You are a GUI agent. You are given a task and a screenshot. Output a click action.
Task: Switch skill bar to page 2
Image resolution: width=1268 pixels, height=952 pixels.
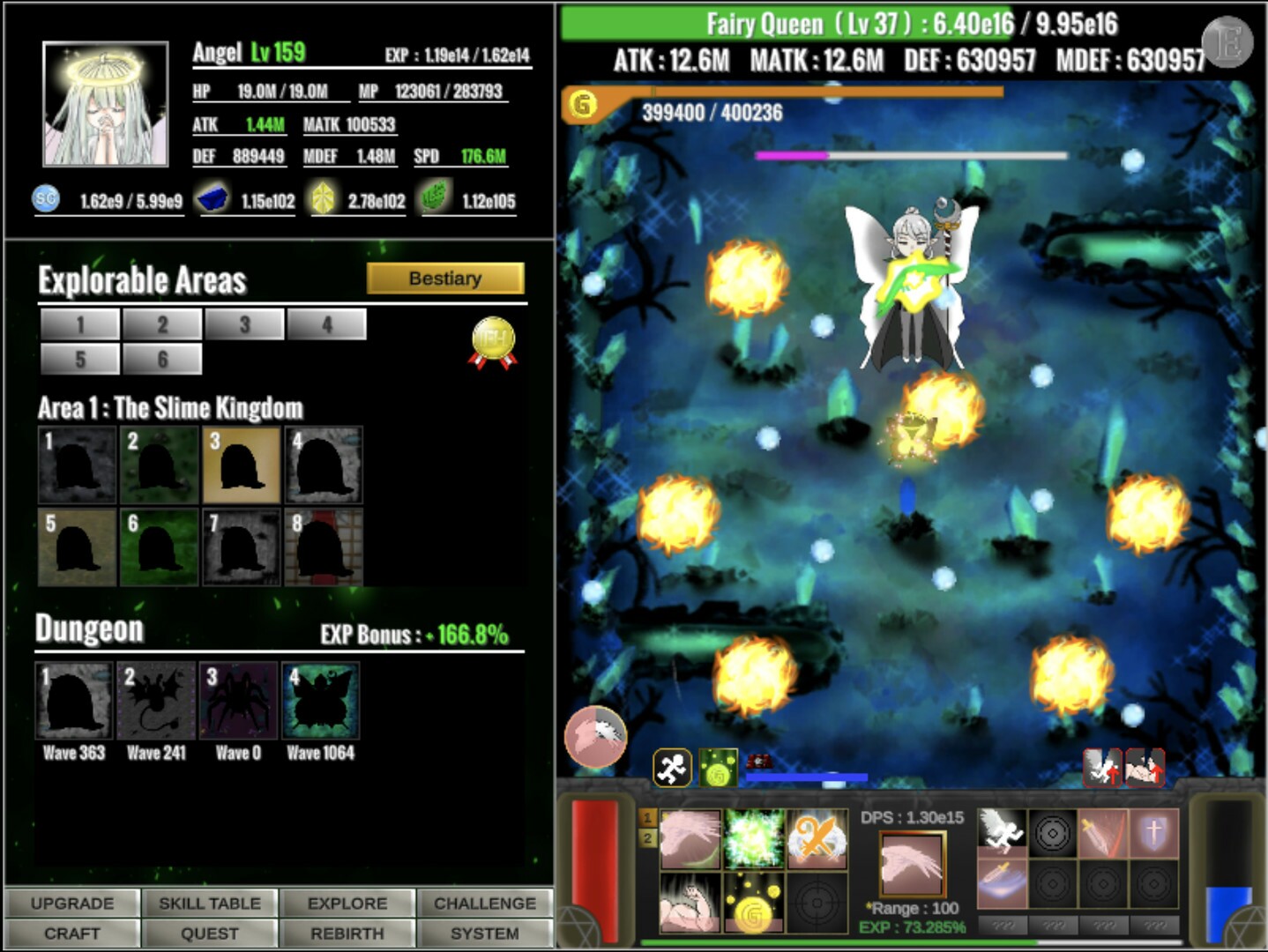(650, 837)
